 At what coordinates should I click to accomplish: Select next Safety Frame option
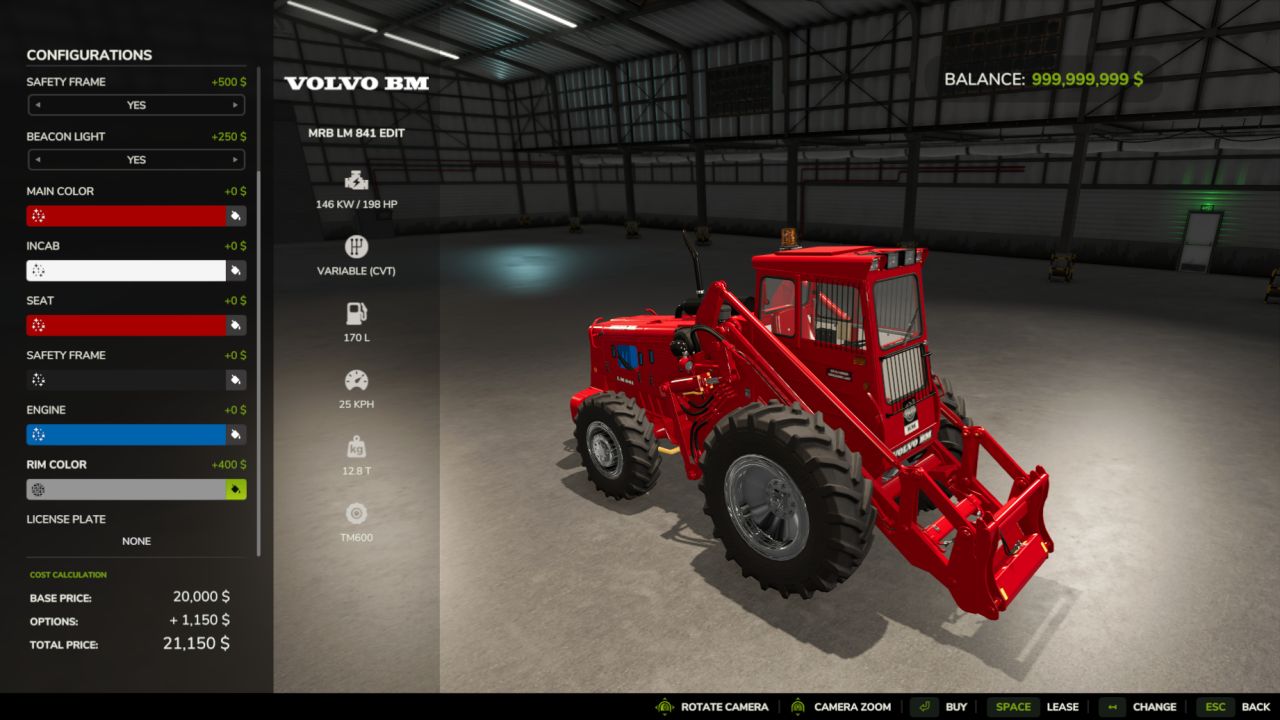coord(236,105)
